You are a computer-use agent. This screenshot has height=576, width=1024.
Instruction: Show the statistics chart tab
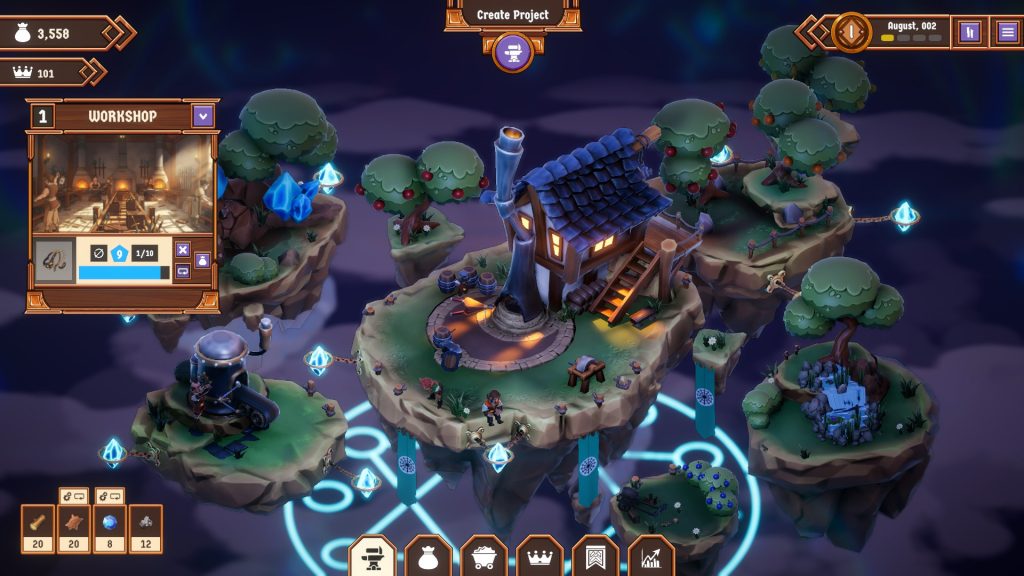click(652, 558)
